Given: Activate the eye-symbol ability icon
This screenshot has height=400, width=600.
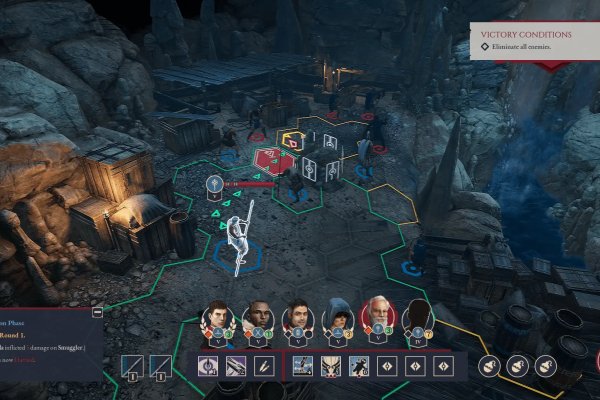Looking at the screenshot, I should (209, 367).
